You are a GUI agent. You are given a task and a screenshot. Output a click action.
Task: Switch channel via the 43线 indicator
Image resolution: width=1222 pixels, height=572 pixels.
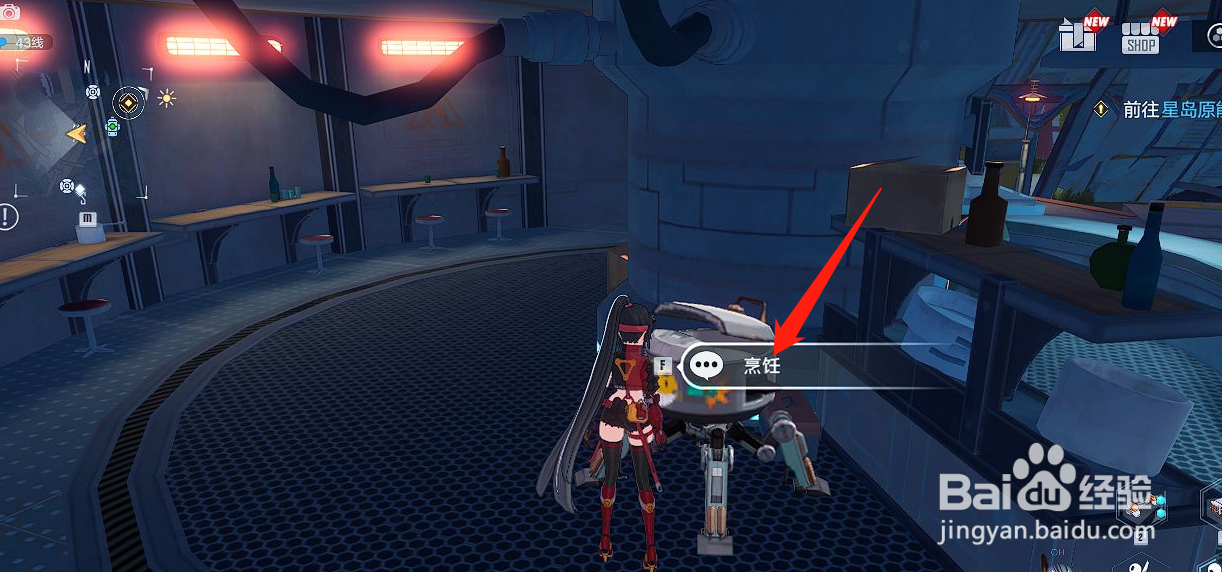tap(26, 43)
